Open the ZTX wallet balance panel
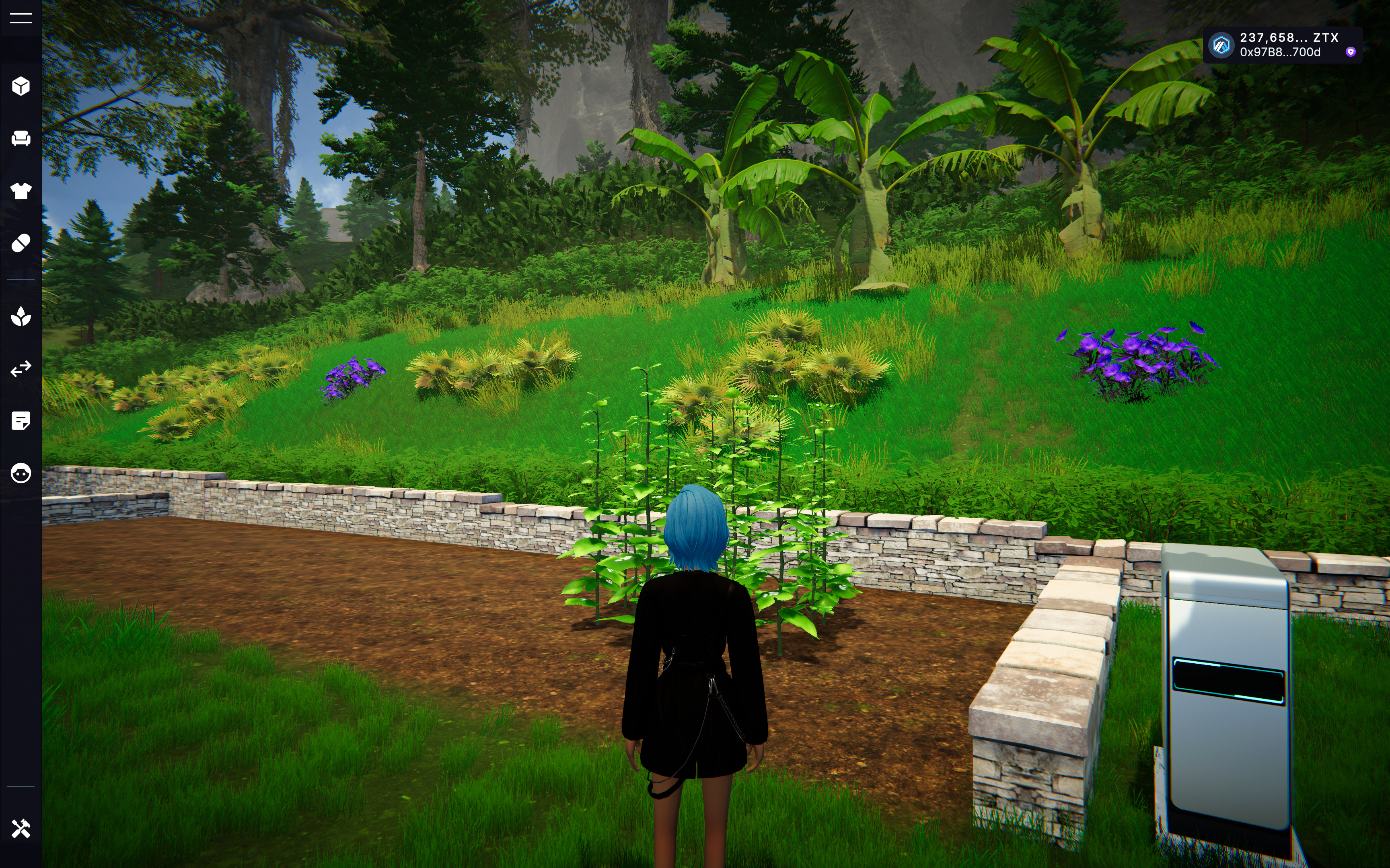The height and width of the screenshot is (868, 1390). pos(1281,45)
